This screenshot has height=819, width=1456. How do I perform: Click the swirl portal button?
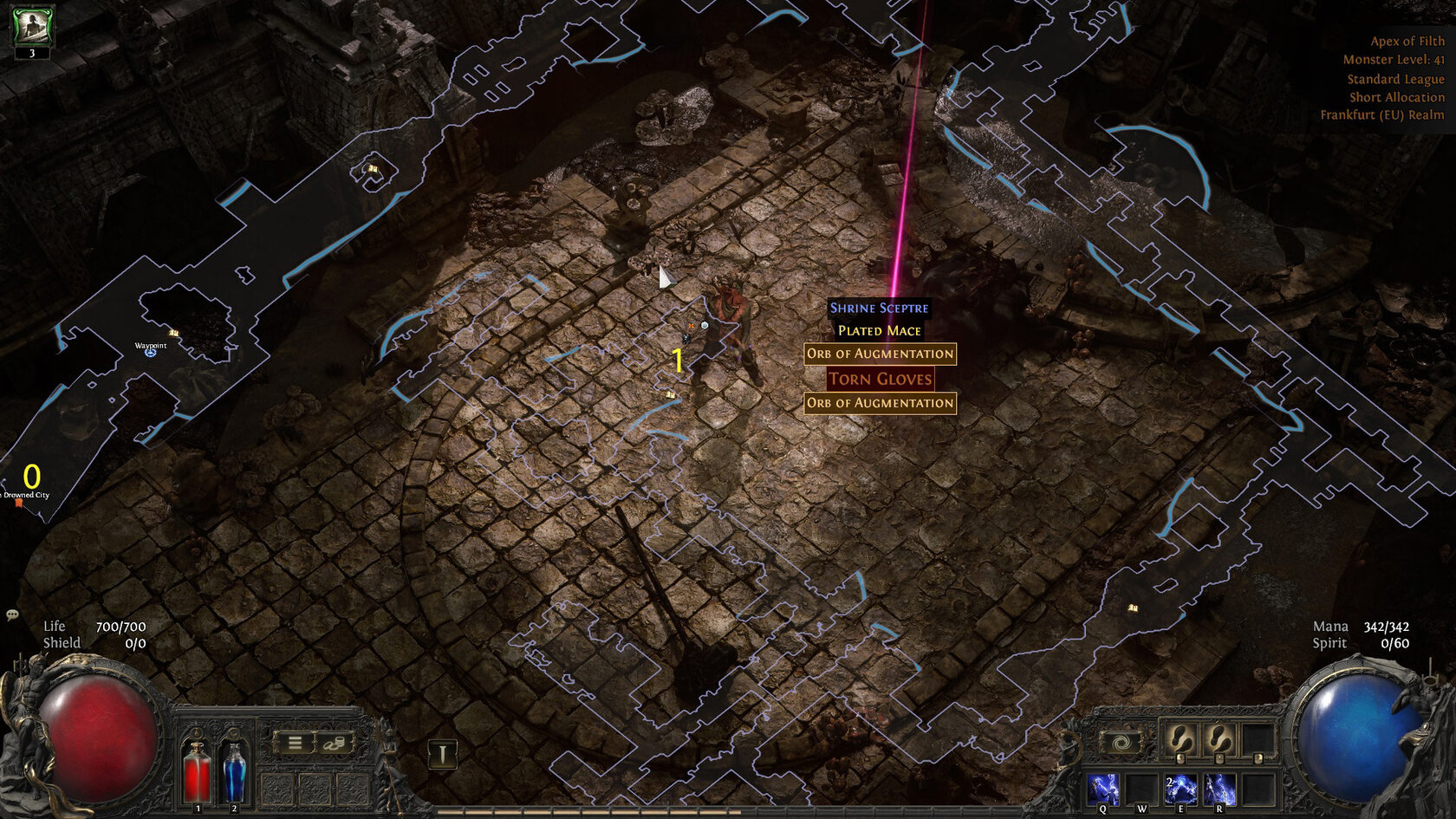coord(1121,743)
